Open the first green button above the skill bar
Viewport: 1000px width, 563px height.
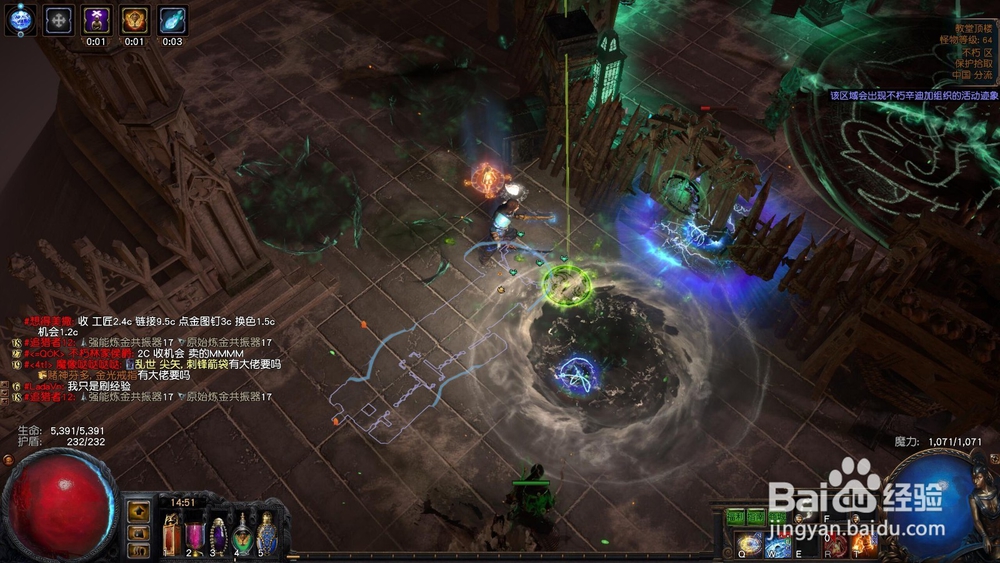[x=736, y=517]
